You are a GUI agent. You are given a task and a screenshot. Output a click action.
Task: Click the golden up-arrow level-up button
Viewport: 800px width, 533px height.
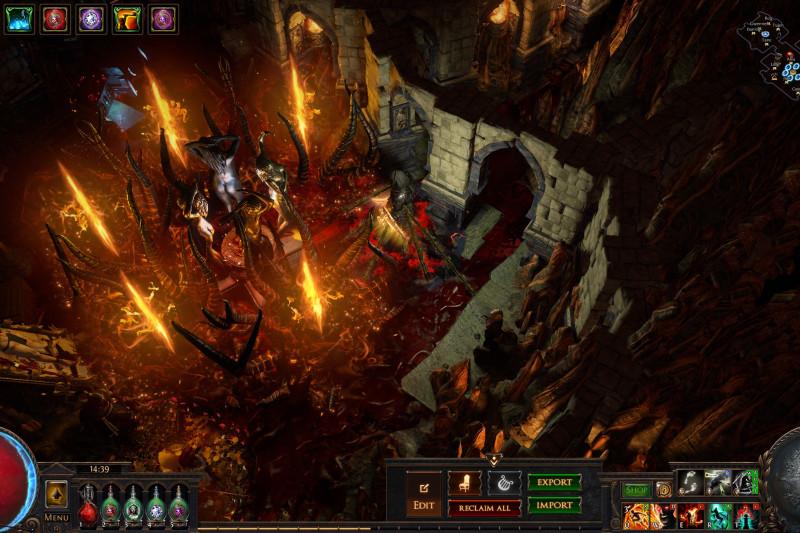[56, 495]
